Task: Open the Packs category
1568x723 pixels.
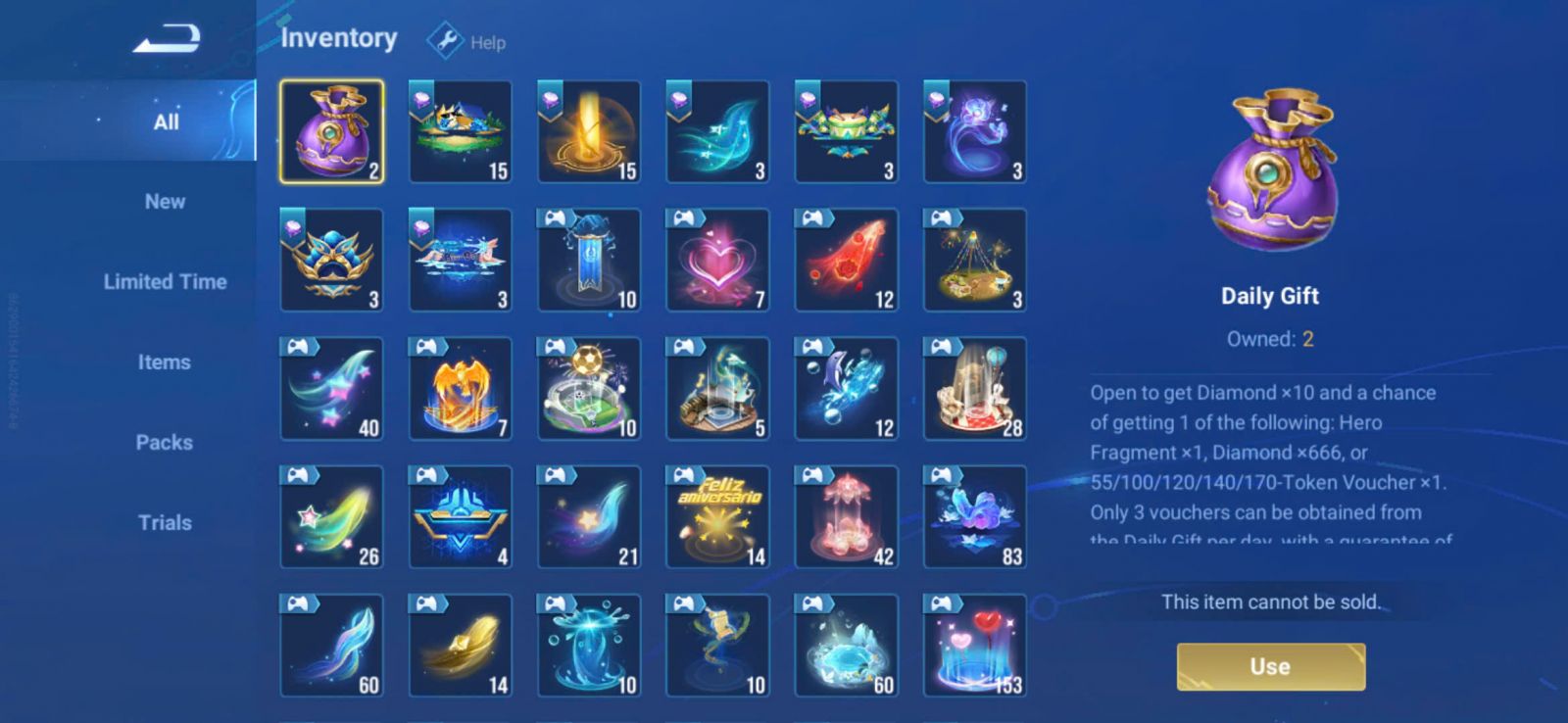Action: (165, 443)
